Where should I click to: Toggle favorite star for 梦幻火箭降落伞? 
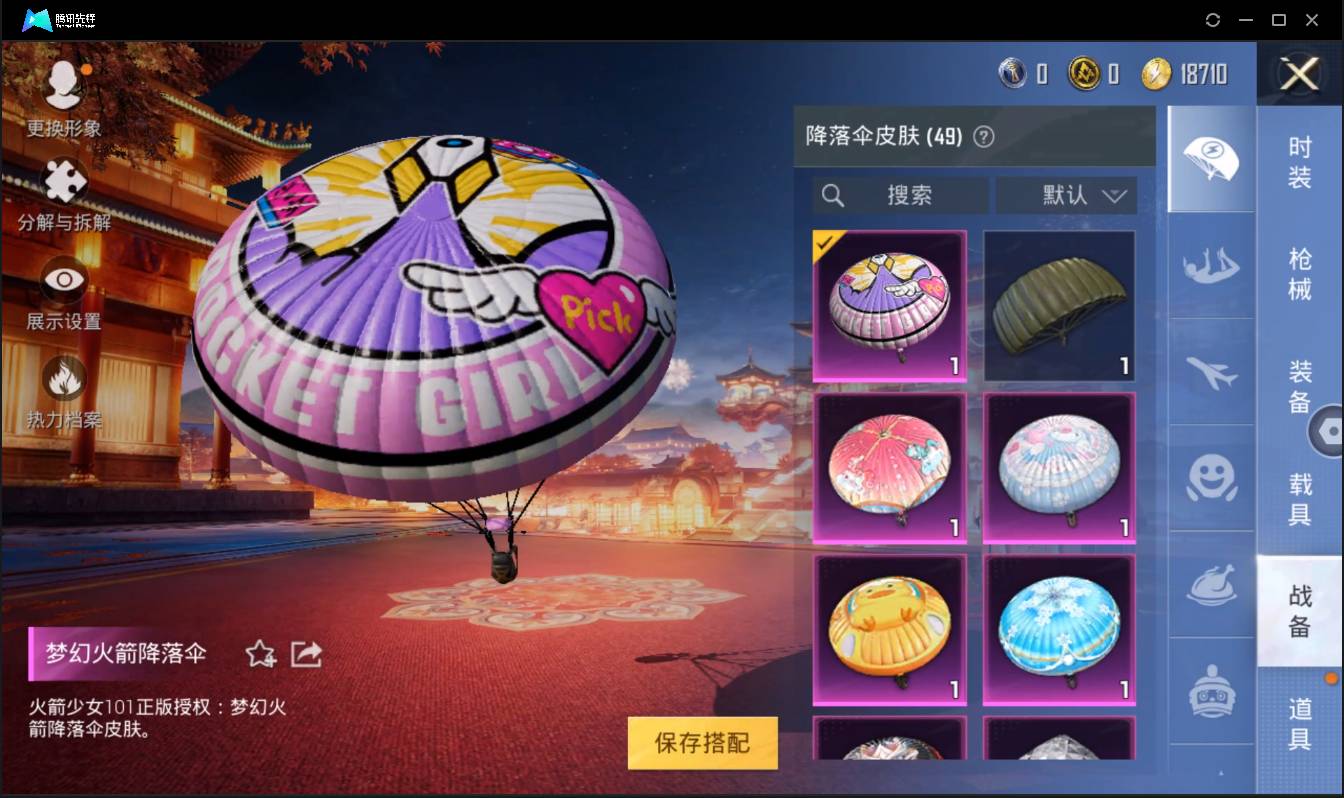[x=261, y=654]
